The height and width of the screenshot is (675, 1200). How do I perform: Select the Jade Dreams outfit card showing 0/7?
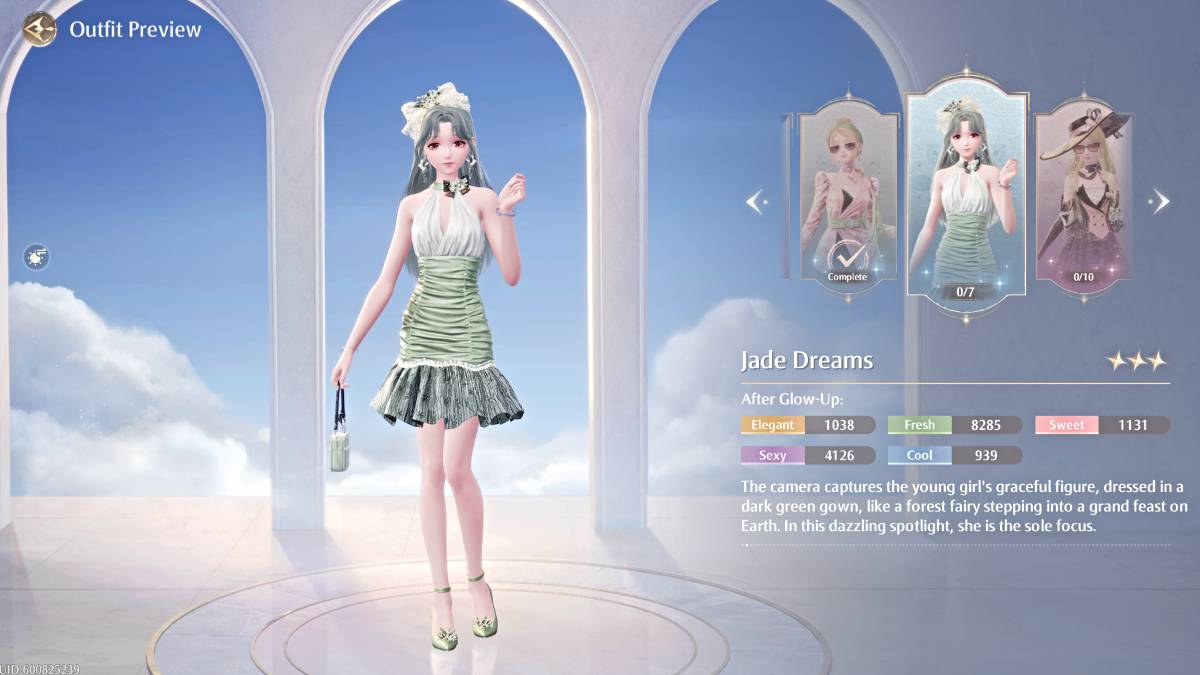[x=966, y=195]
